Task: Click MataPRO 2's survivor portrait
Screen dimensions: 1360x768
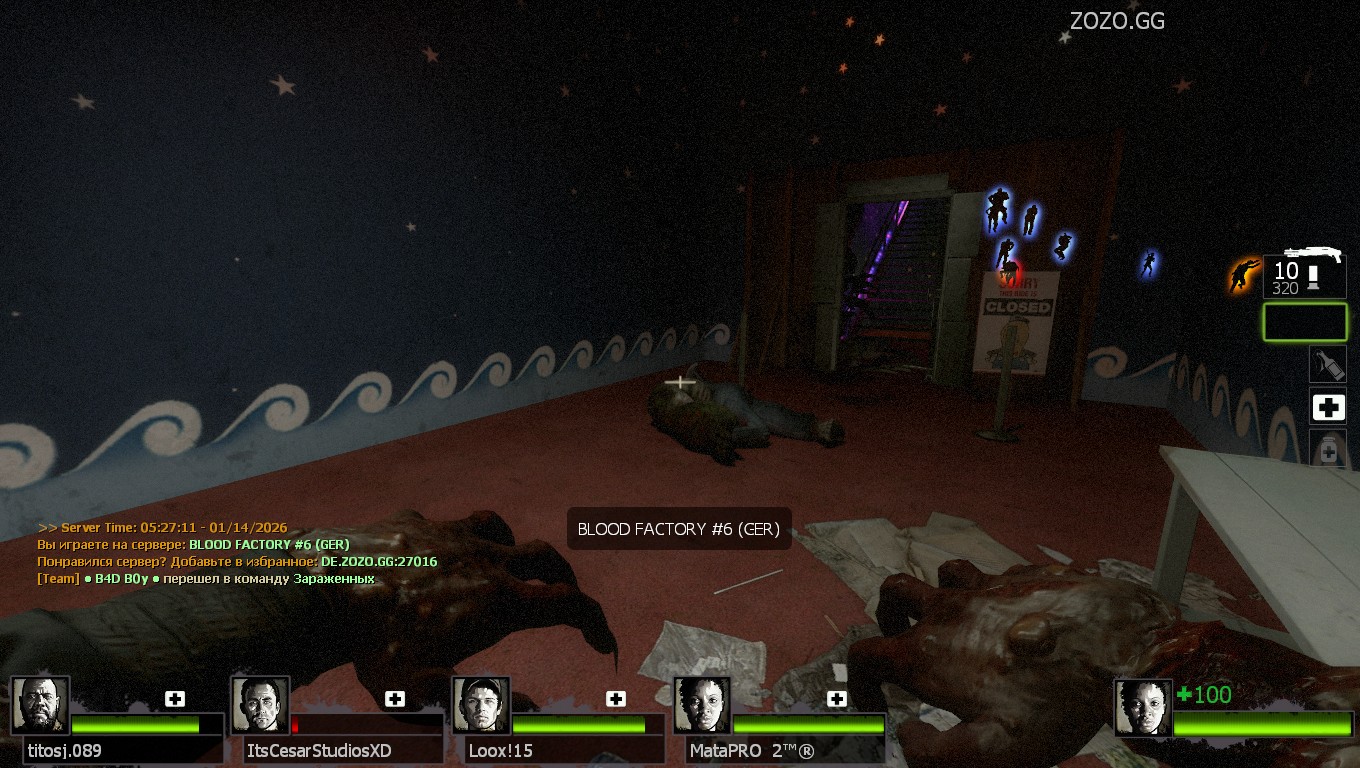Action: (x=702, y=705)
